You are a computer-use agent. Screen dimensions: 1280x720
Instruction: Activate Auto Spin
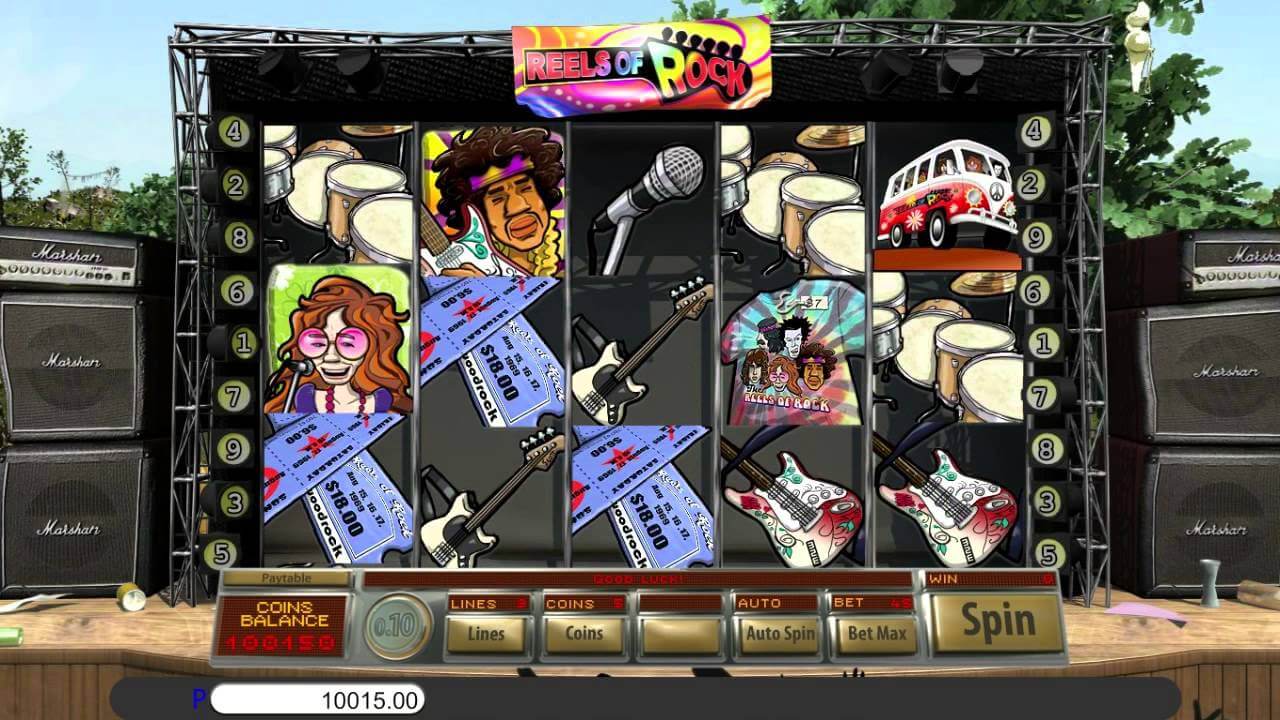pos(780,633)
